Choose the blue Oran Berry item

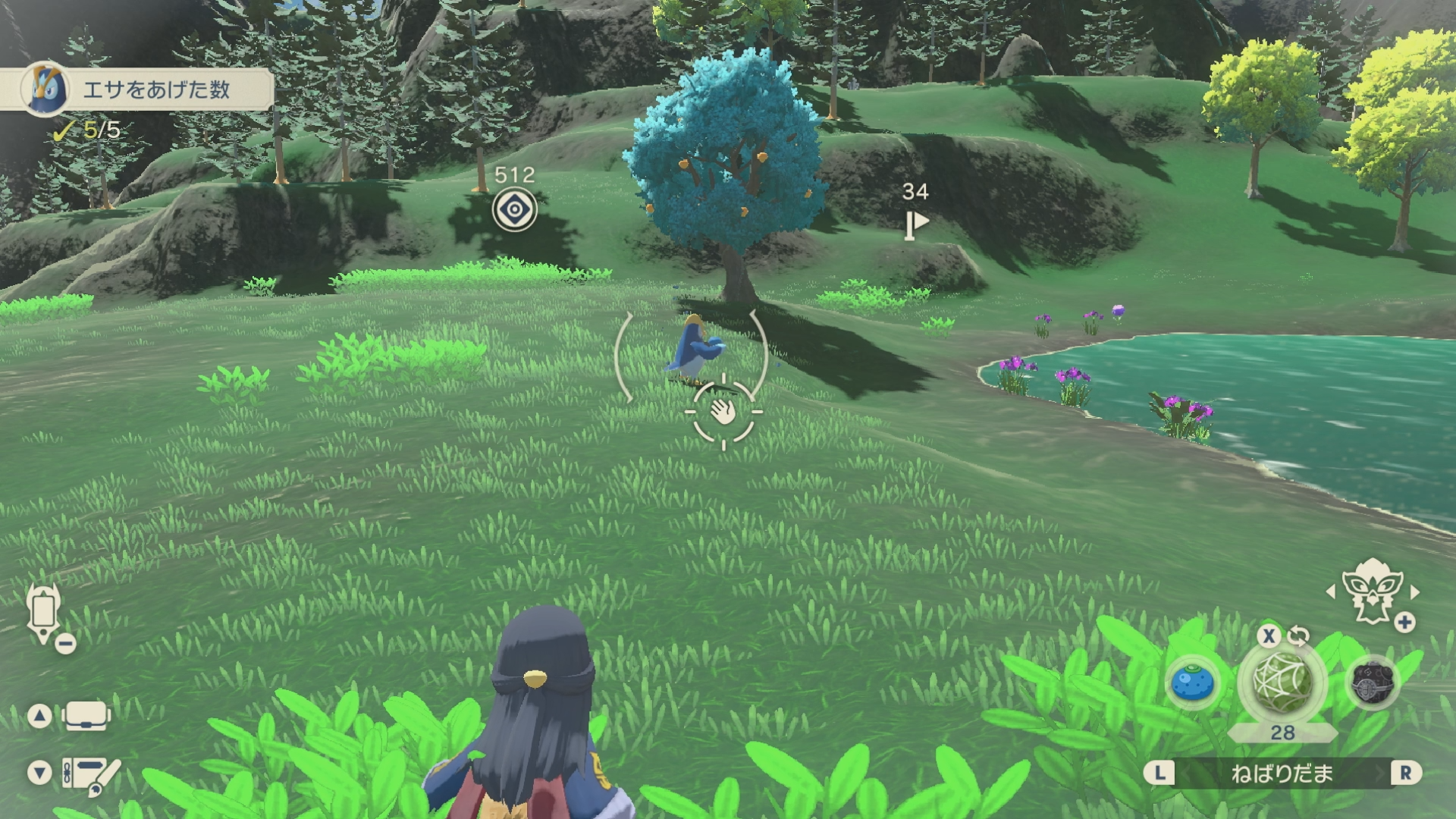(x=1193, y=682)
